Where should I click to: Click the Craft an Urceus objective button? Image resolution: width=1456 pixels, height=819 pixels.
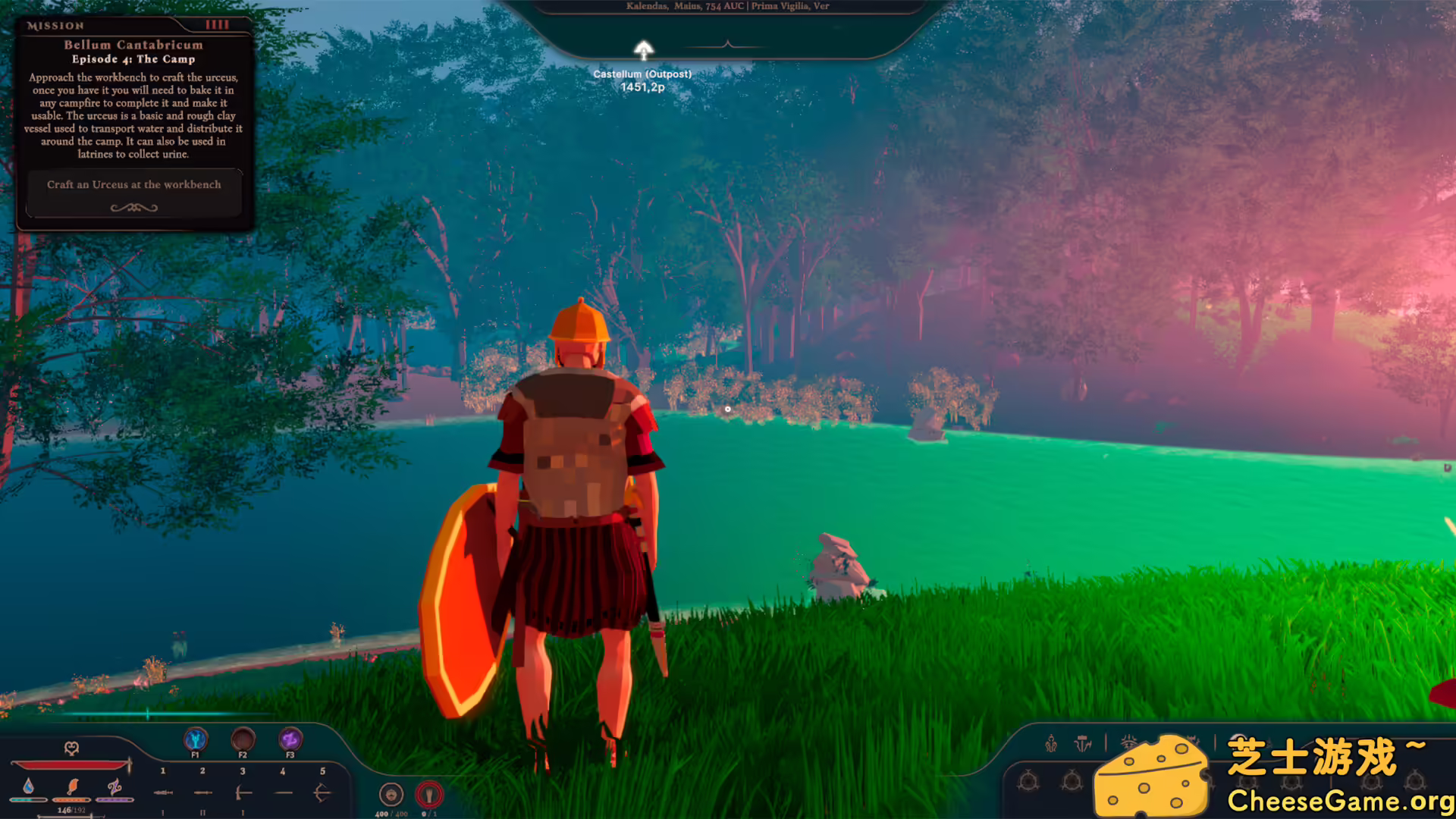[134, 184]
